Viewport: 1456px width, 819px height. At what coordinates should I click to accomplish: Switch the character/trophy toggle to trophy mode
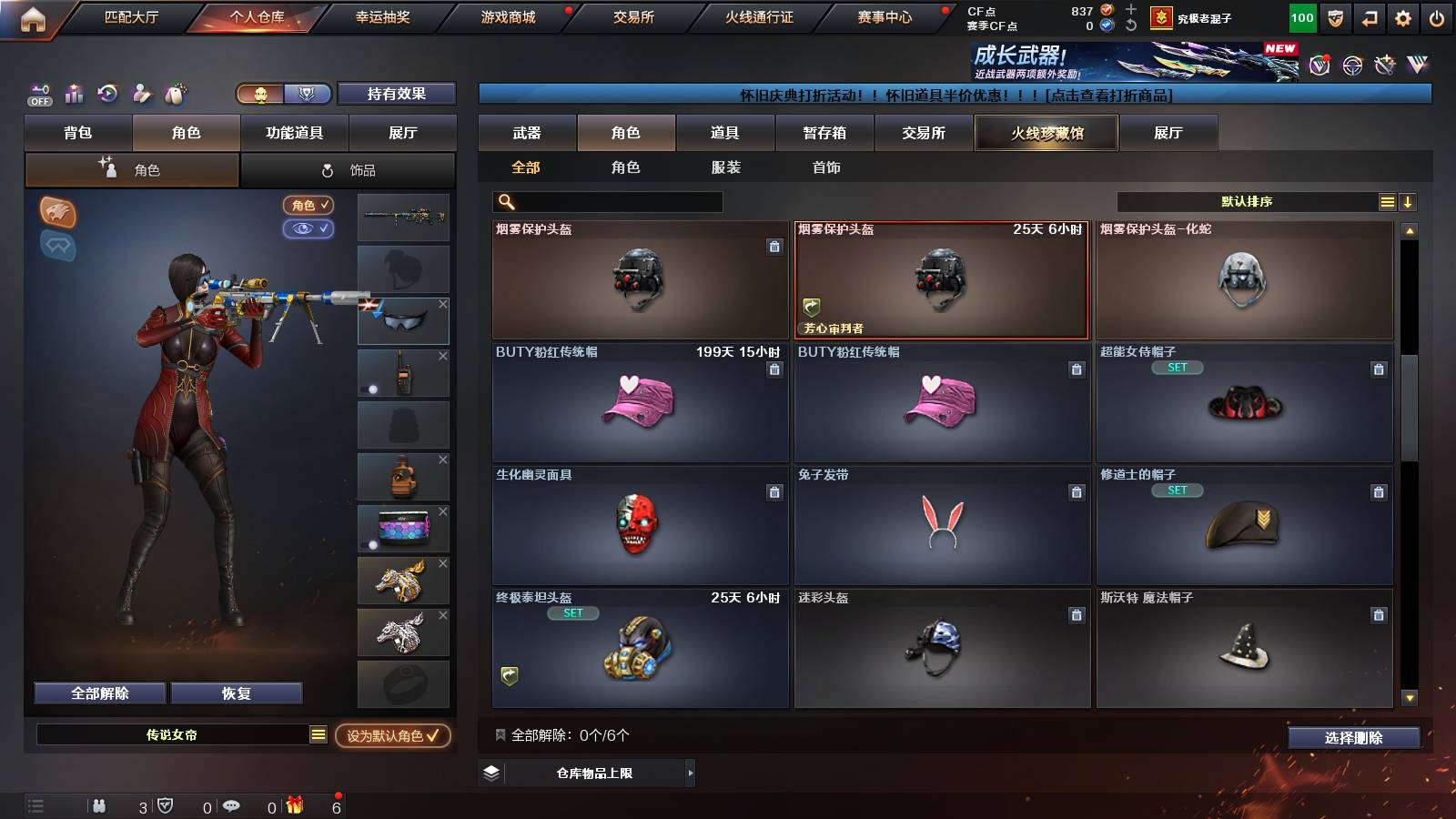point(307,94)
